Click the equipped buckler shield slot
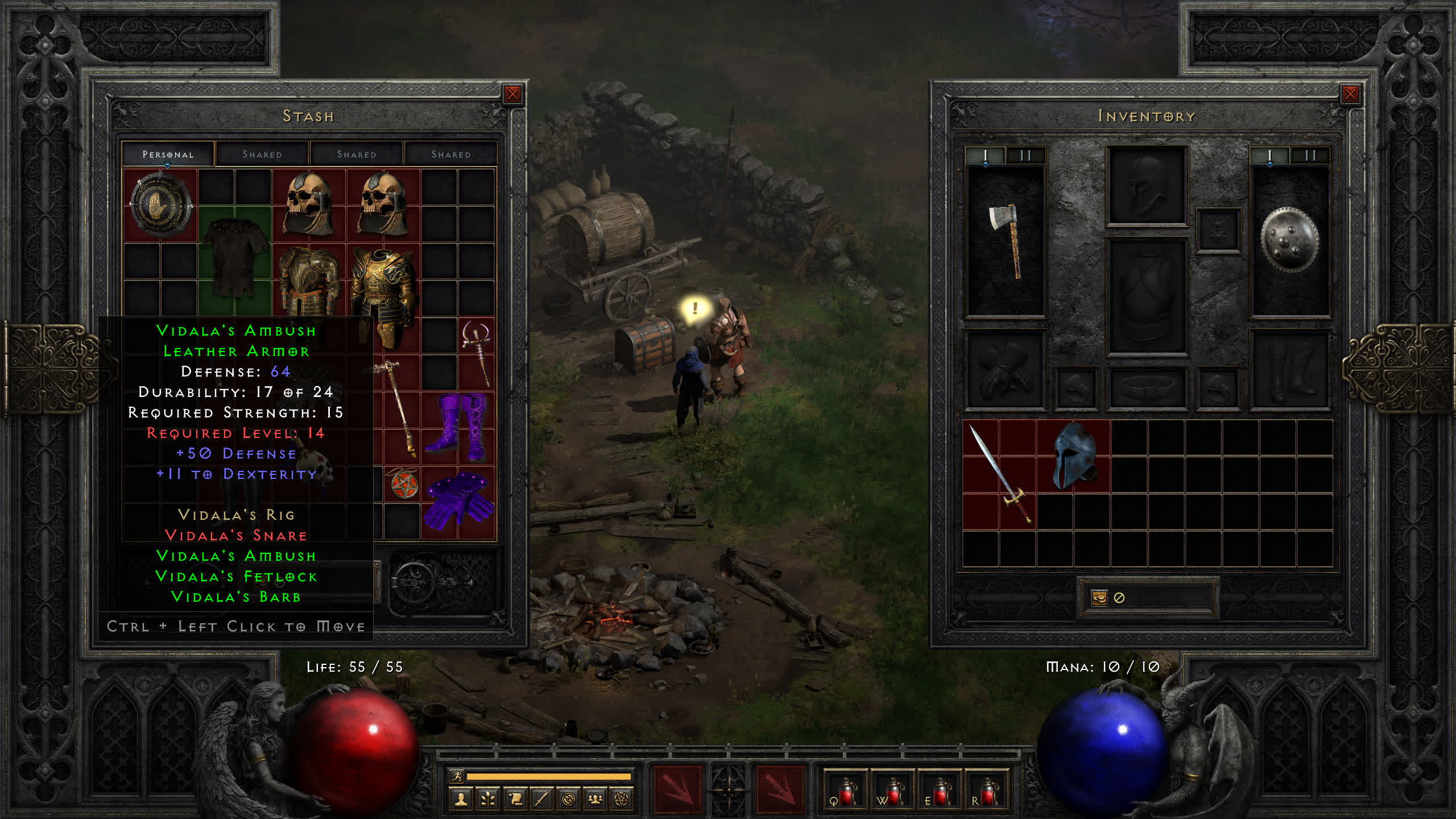The width and height of the screenshot is (1456, 819). point(1289,241)
